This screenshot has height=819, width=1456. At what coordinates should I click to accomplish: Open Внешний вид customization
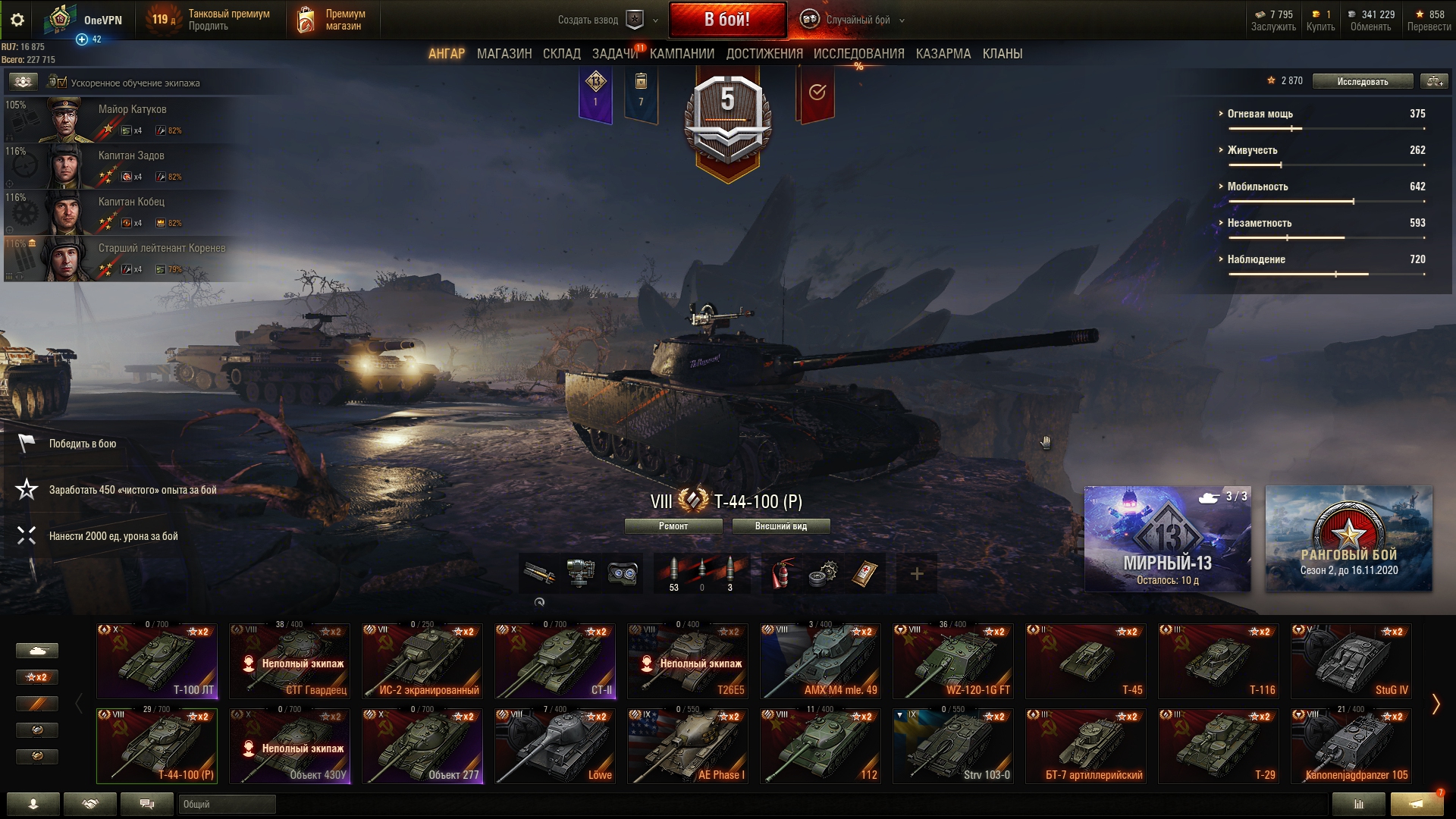pyautogui.click(x=780, y=526)
